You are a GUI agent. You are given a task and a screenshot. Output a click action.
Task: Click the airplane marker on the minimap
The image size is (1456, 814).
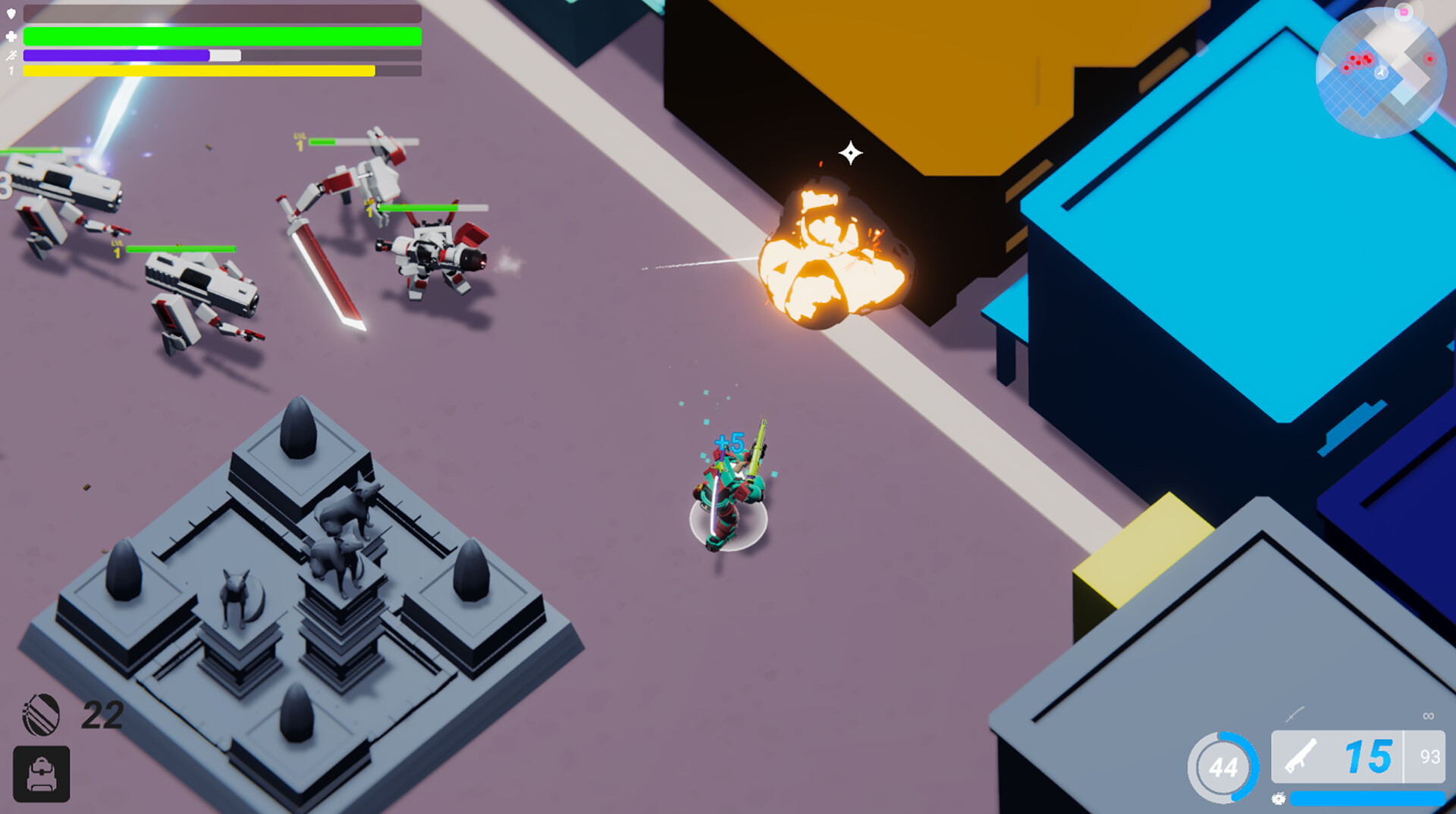click(1380, 72)
